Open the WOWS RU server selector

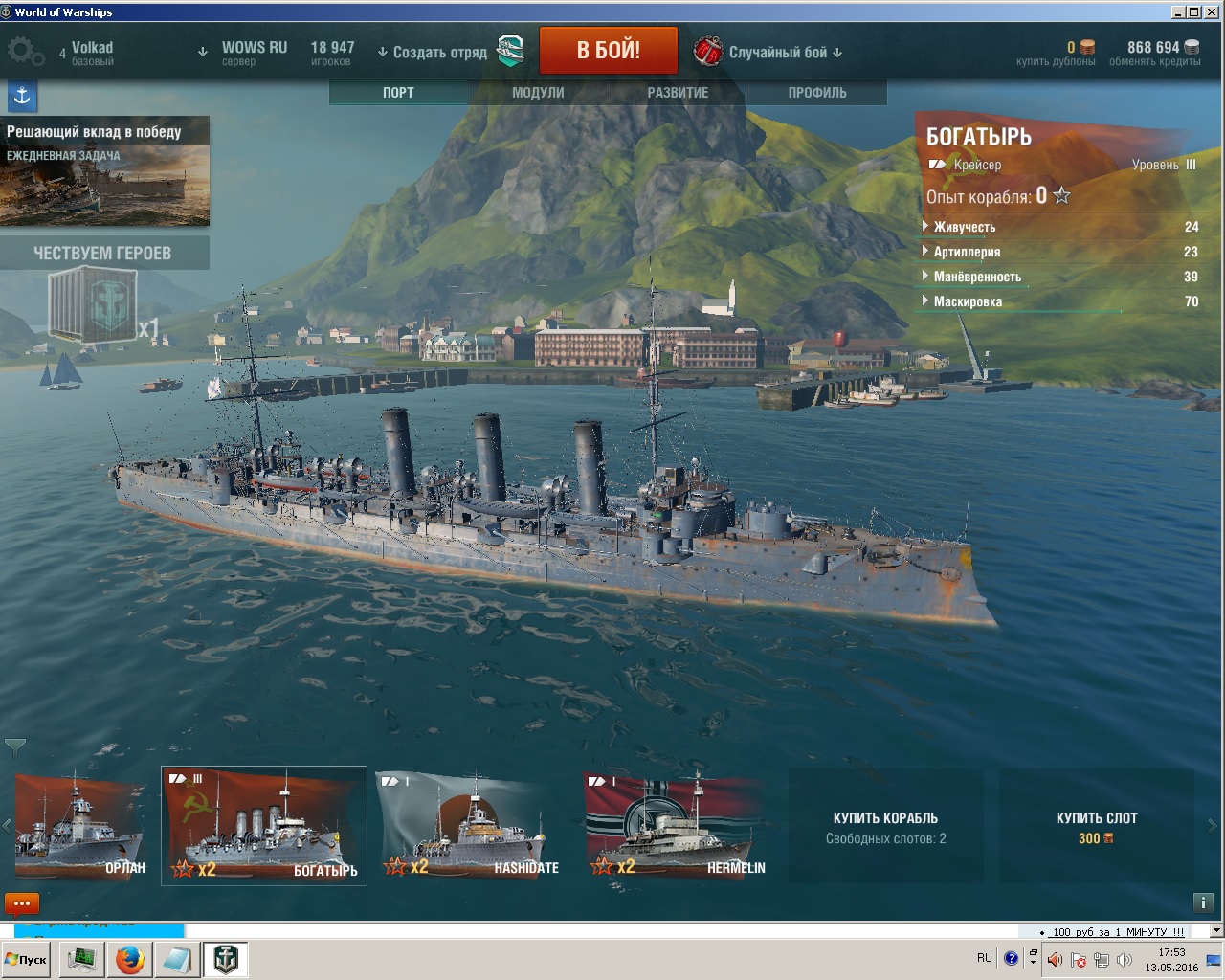(x=254, y=52)
